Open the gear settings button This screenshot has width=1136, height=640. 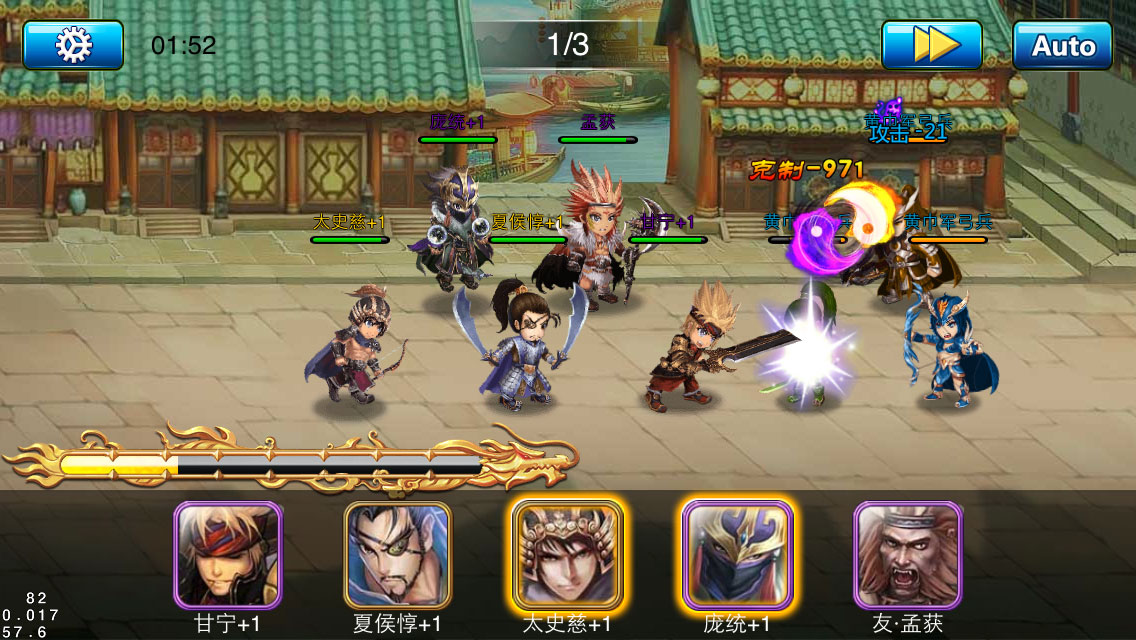pyautogui.click(x=73, y=45)
